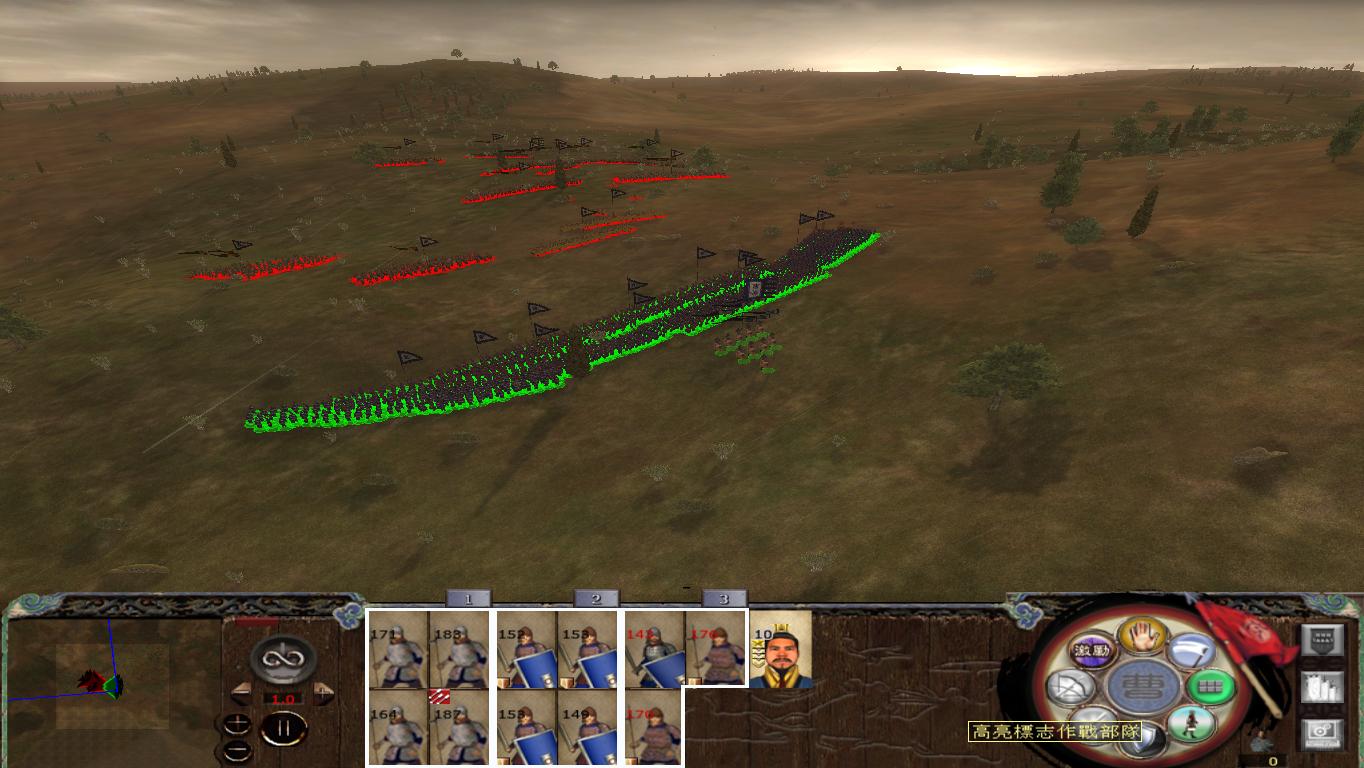The height and width of the screenshot is (768, 1364).
Task: Click the halberd attack icon on command wheel
Action: pos(1190,653)
